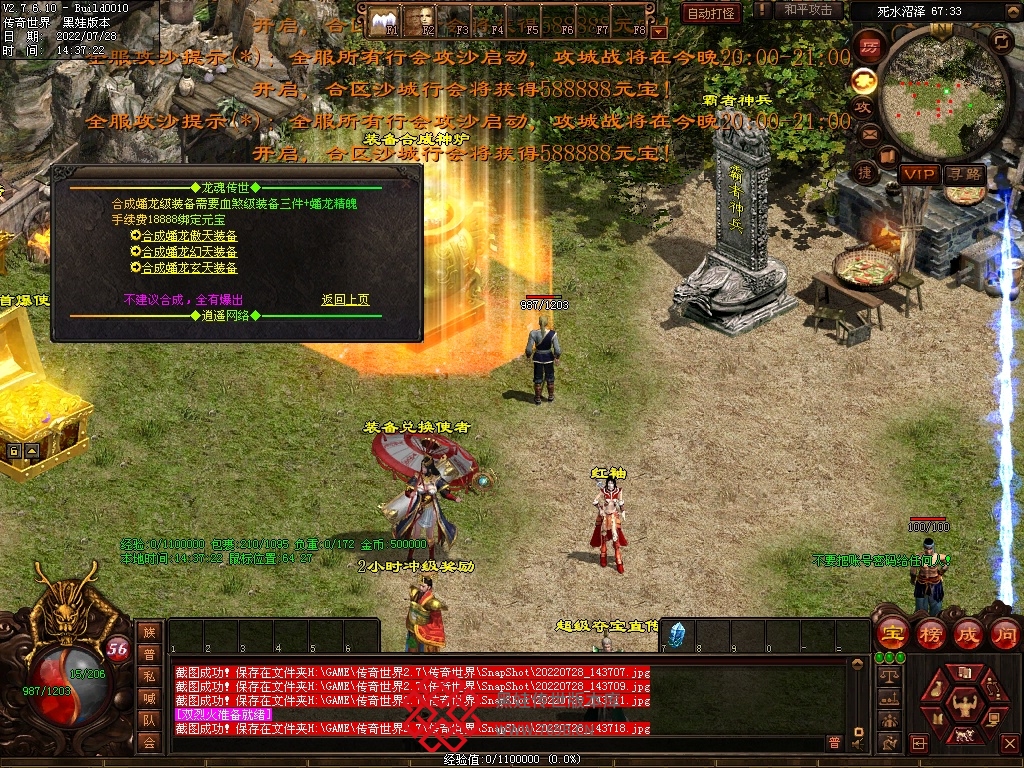Toggle 自动打怪 auto-fight button
The height and width of the screenshot is (768, 1024).
click(x=711, y=13)
